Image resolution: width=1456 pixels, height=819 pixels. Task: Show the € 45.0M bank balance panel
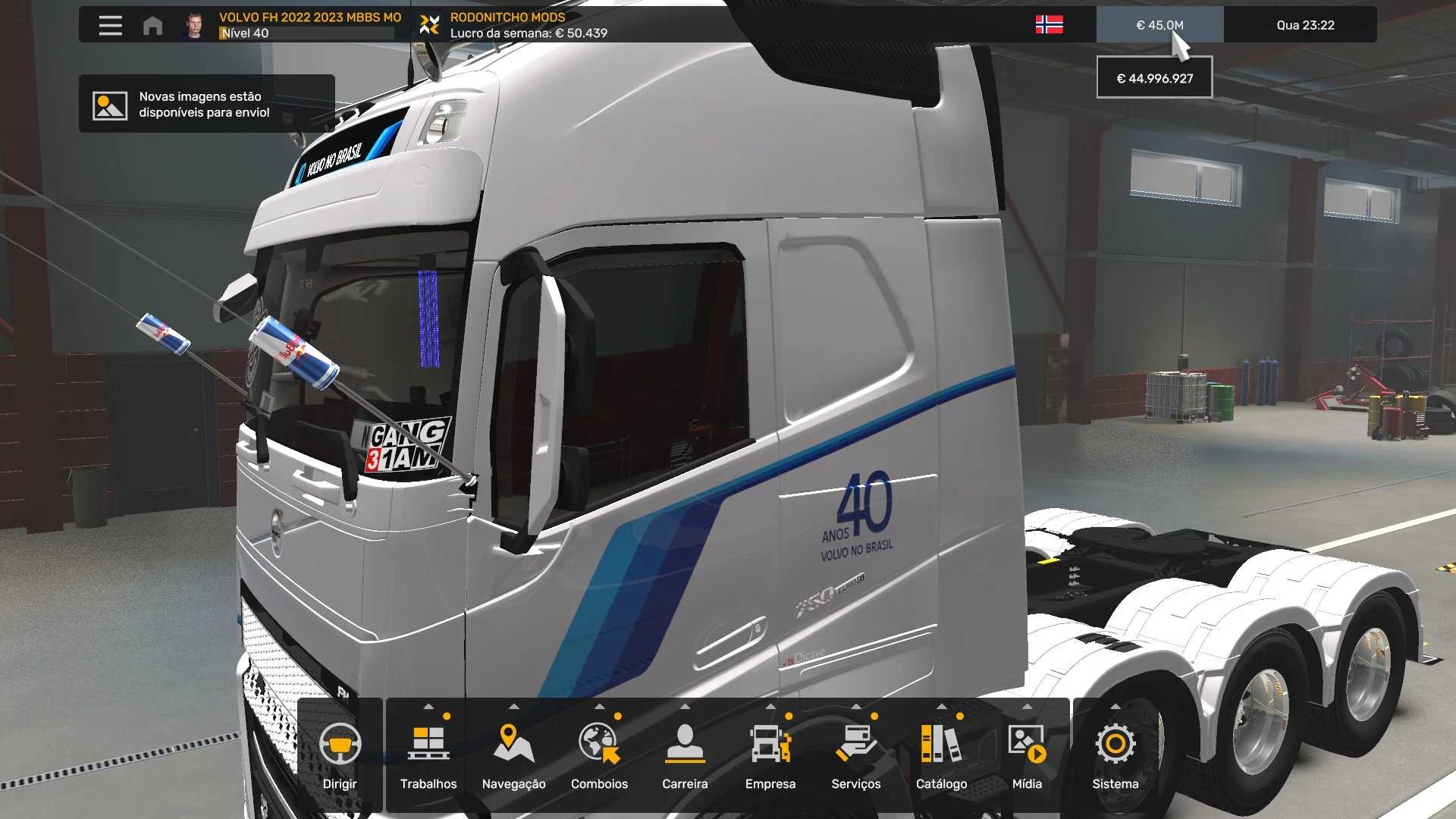point(1159,25)
